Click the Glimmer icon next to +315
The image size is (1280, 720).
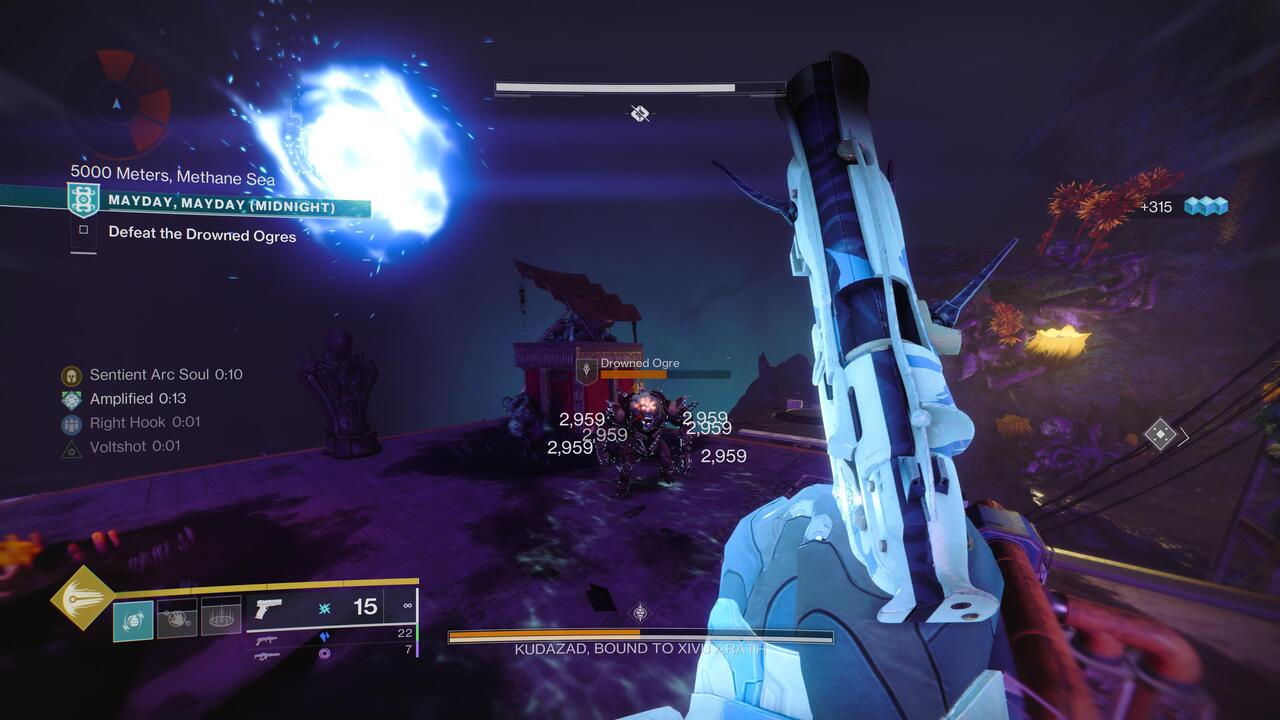click(x=1207, y=203)
